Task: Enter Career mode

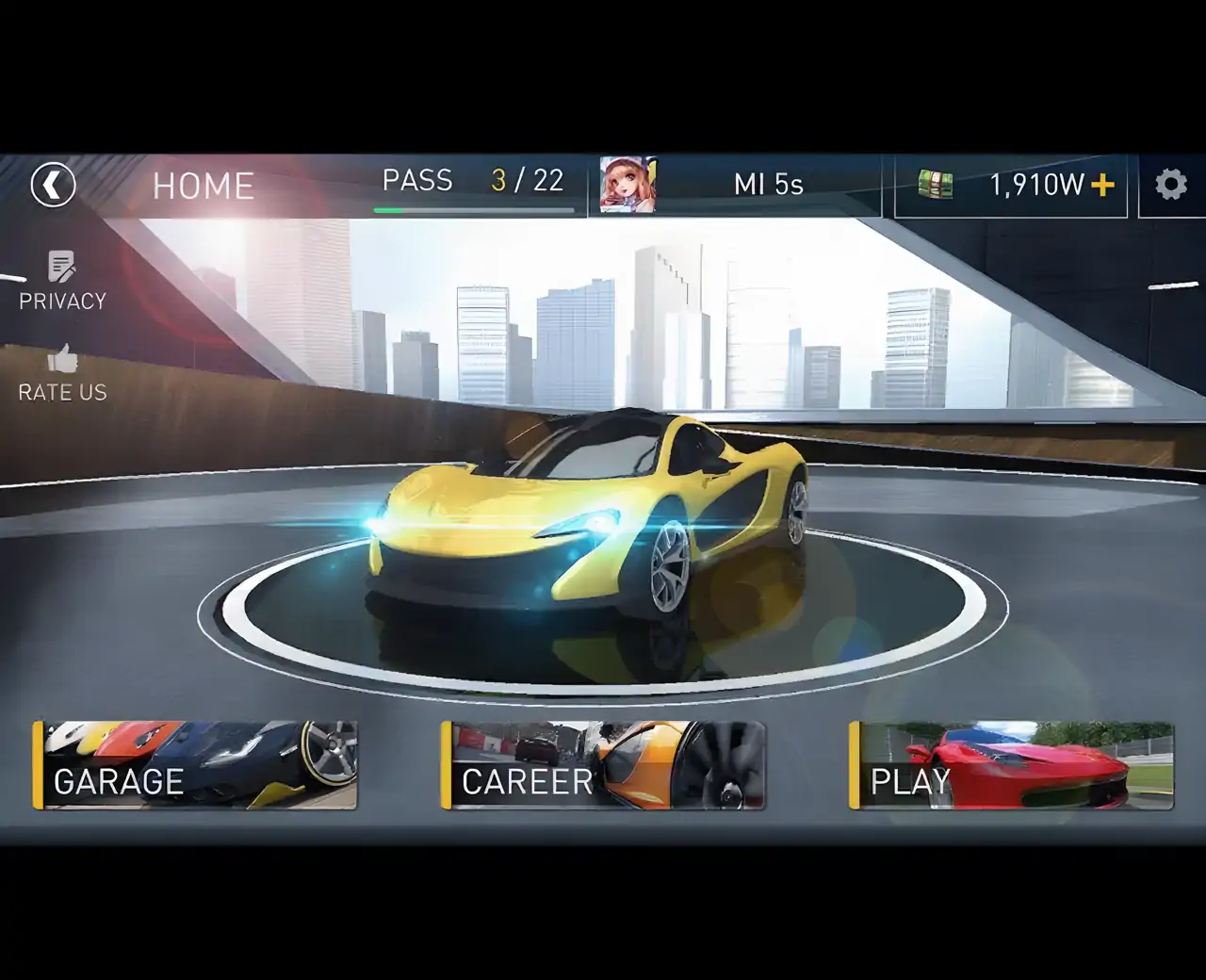Action: point(603,765)
